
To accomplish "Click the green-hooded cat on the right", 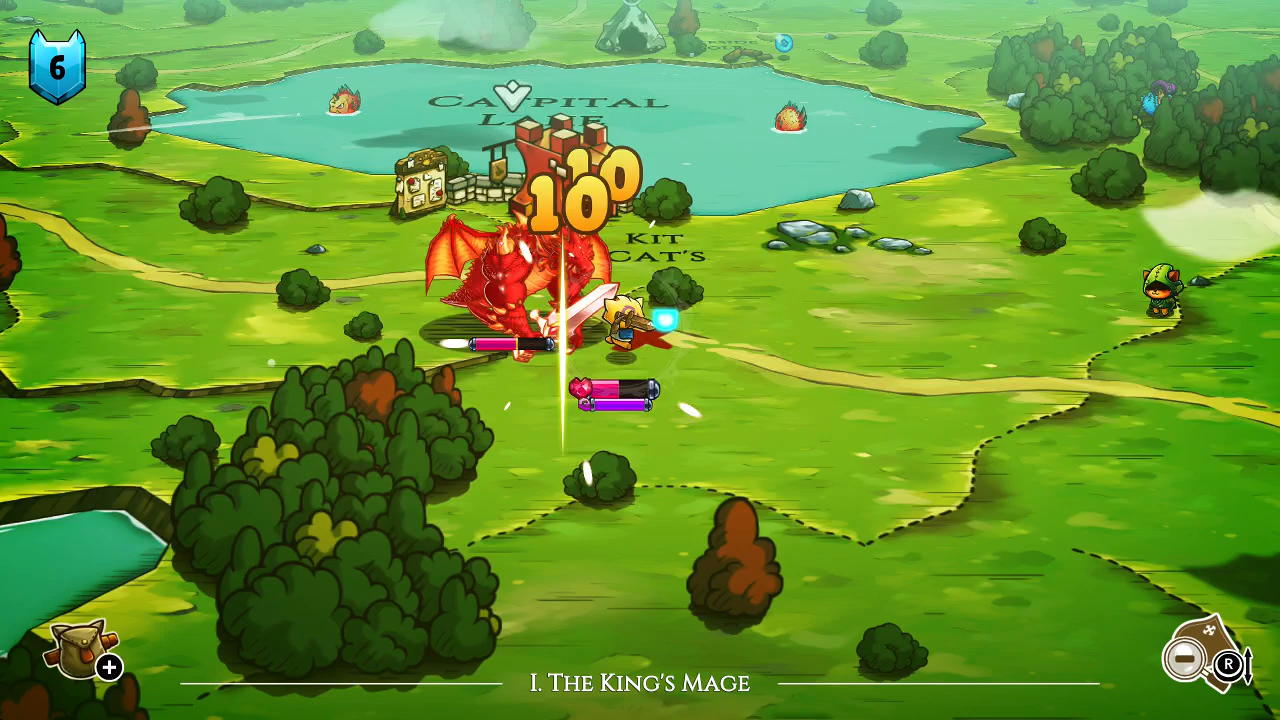I will tap(1162, 290).
